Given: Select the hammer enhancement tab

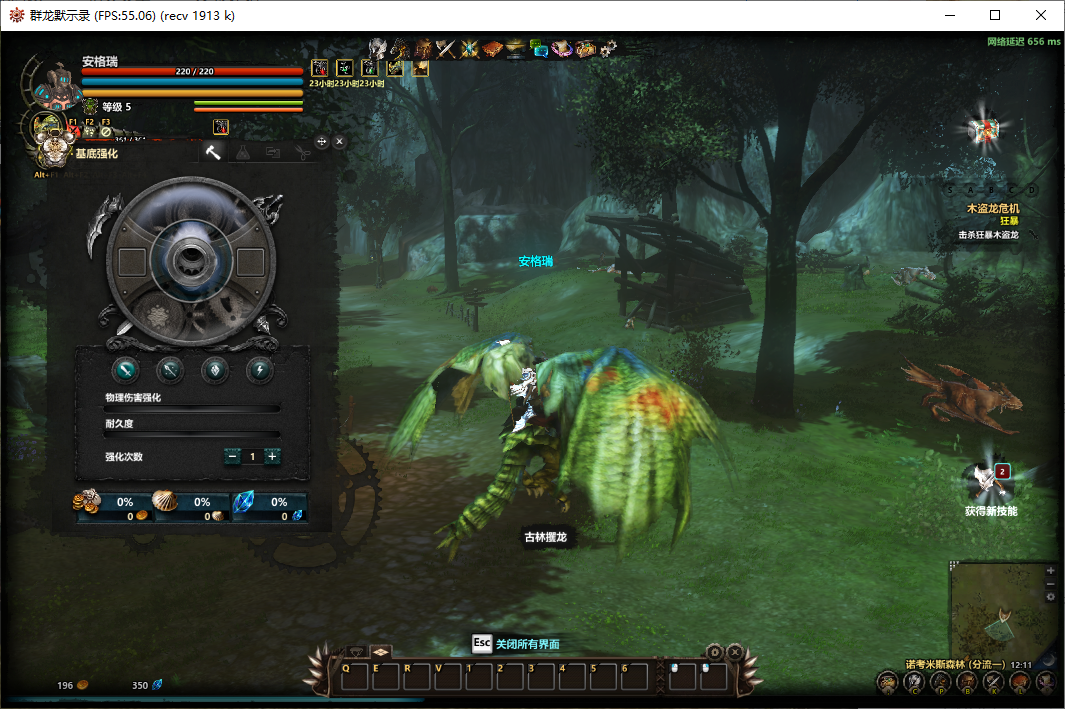Looking at the screenshot, I should coord(212,152).
